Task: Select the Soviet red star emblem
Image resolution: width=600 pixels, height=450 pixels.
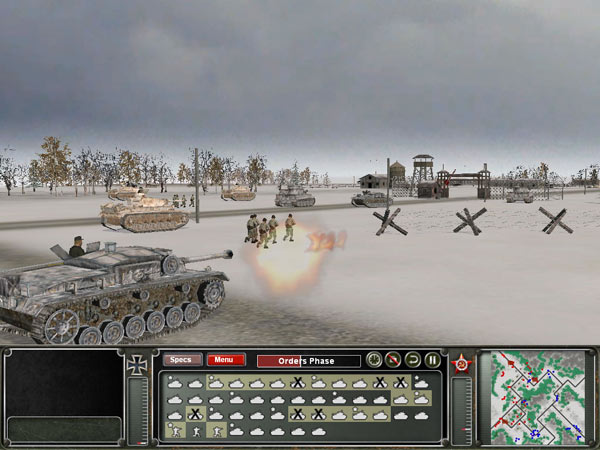Action: click(x=462, y=363)
